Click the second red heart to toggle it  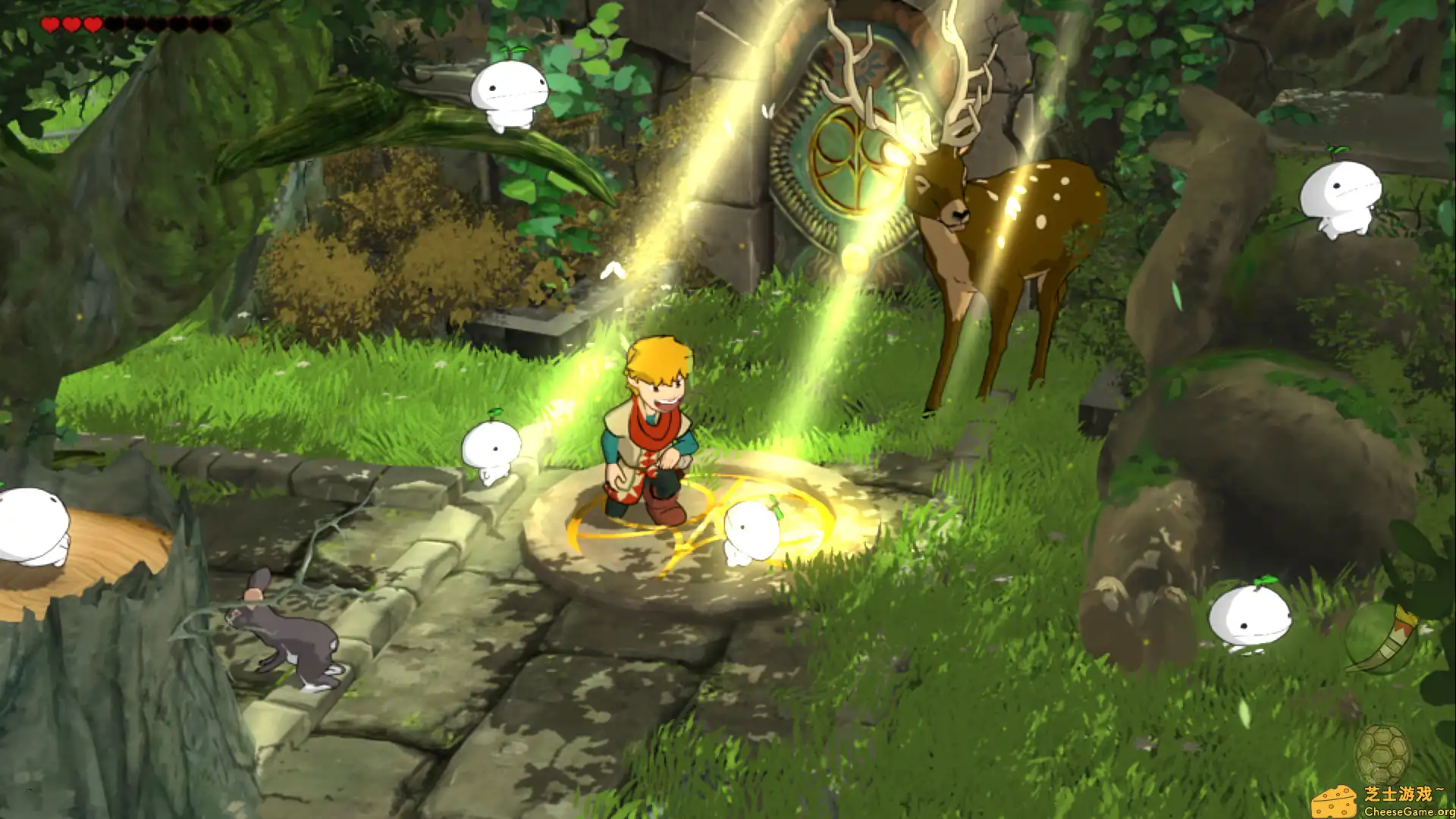(x=70, y=23)
